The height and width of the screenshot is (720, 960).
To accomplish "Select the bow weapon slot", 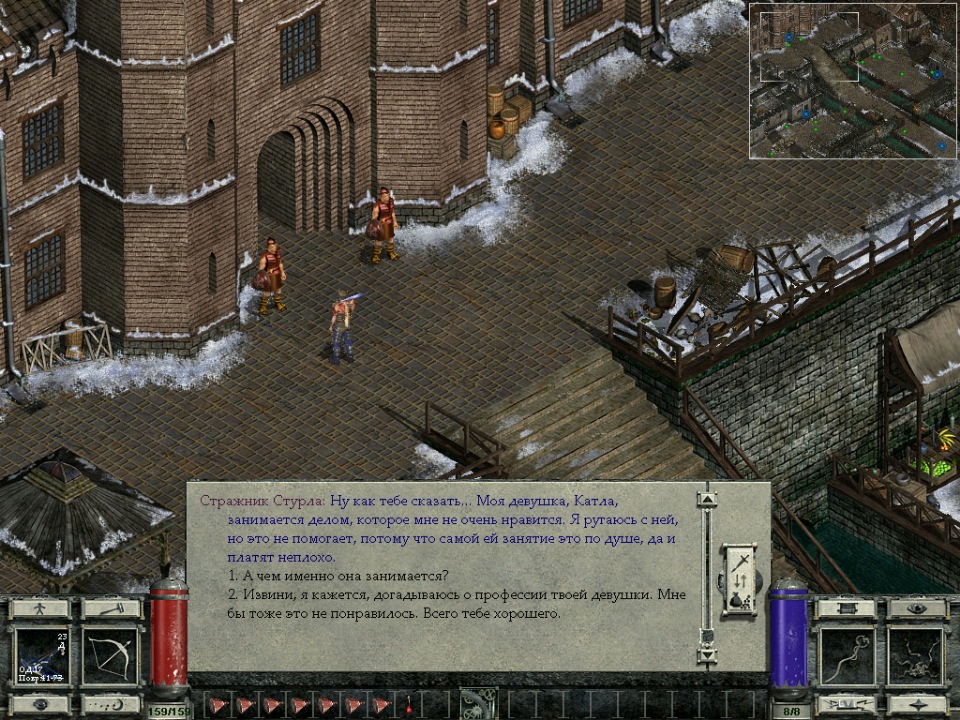I will pos(110,655).
